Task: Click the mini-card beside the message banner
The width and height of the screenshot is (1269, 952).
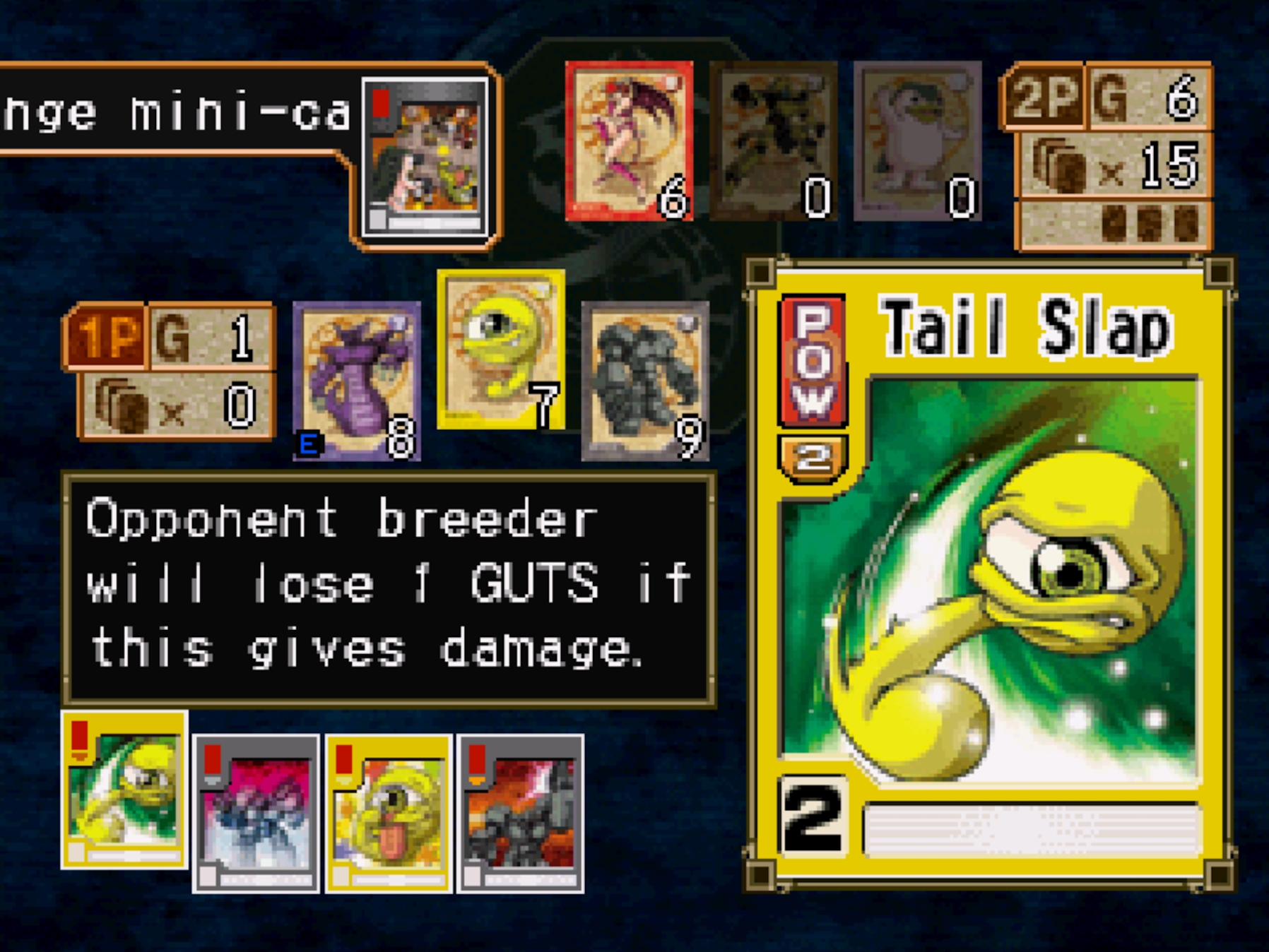Action: [425, 157]
